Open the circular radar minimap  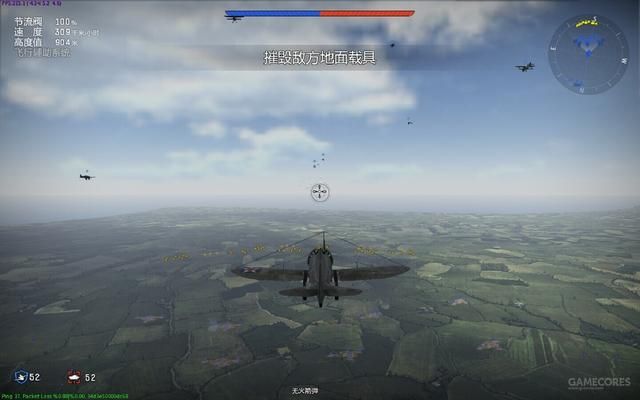tap(588, 54)
